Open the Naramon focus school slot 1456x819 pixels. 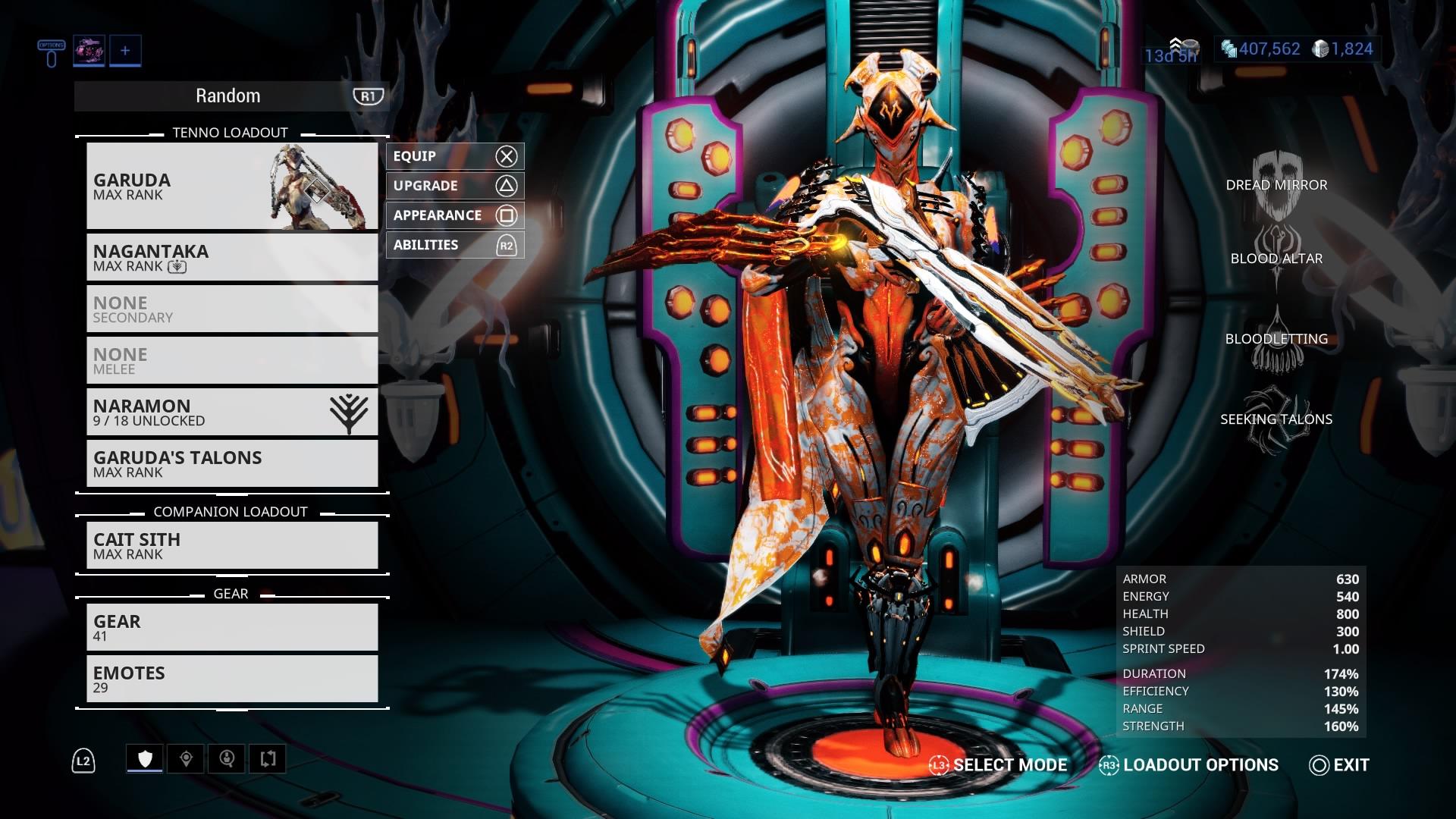coord(232,413)
